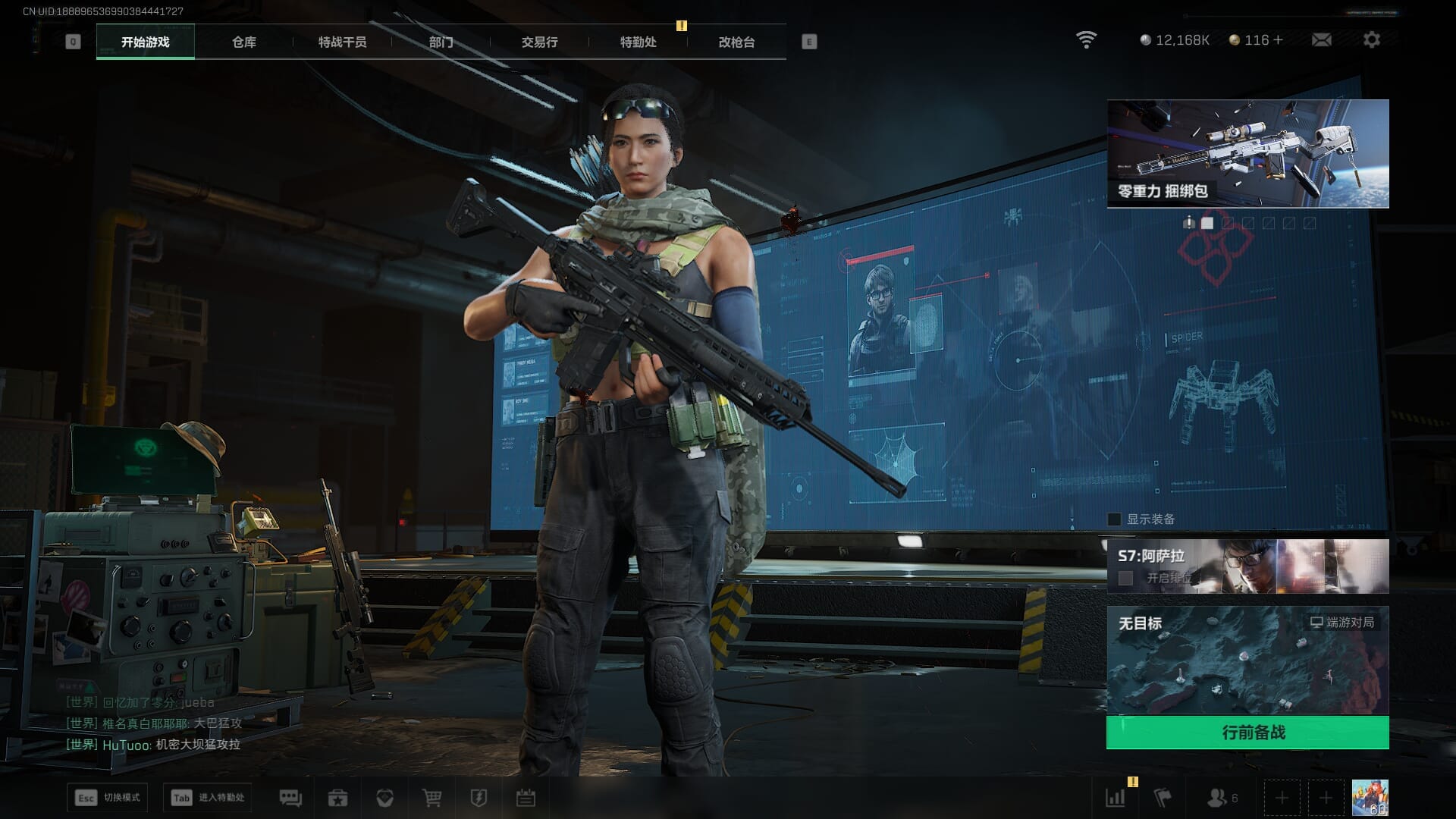
Task: Toggle the 显示装备 checkbox
Action: click(x=1114, y=519)
